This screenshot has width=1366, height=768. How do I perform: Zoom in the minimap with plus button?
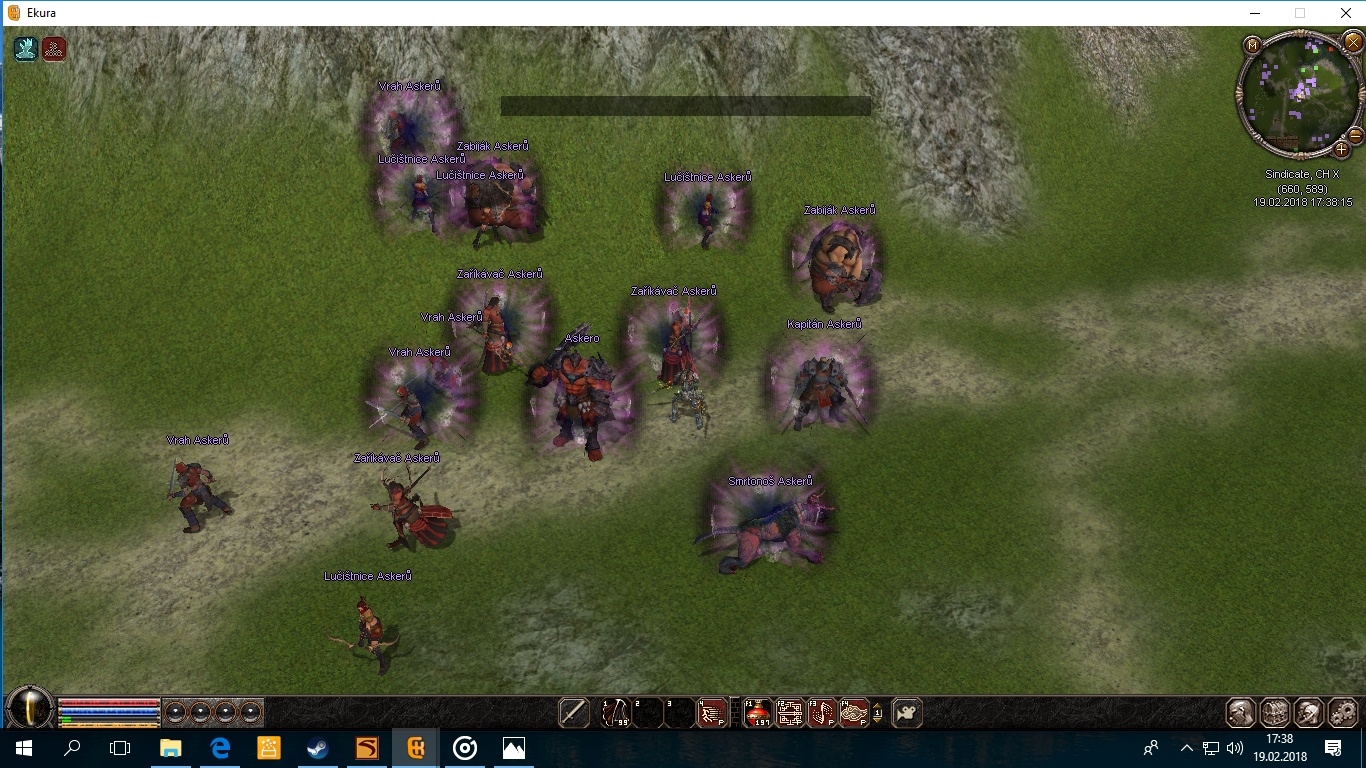pos(1342,150)
